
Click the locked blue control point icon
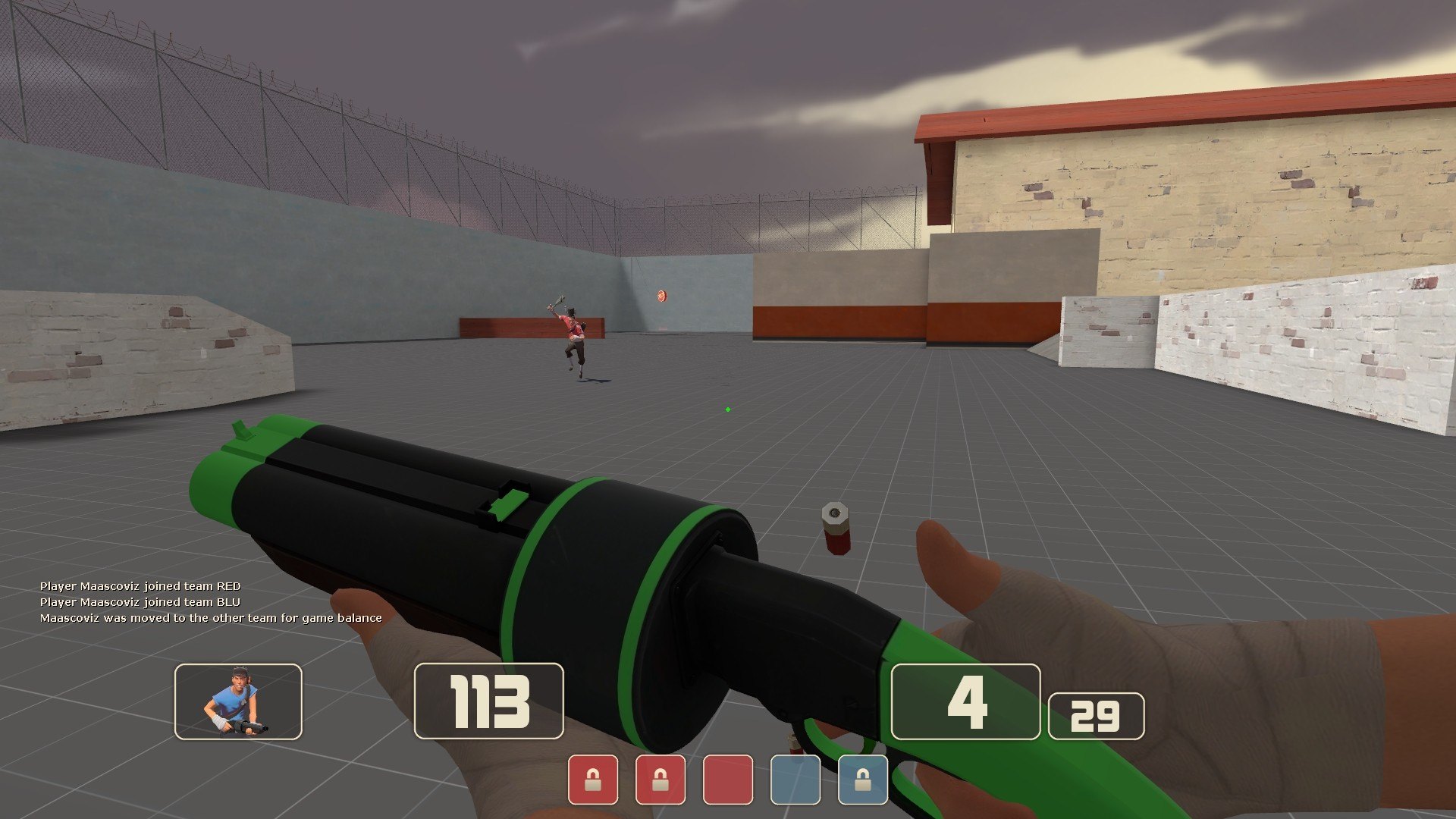pyautogui.click(x=863, y=780)
